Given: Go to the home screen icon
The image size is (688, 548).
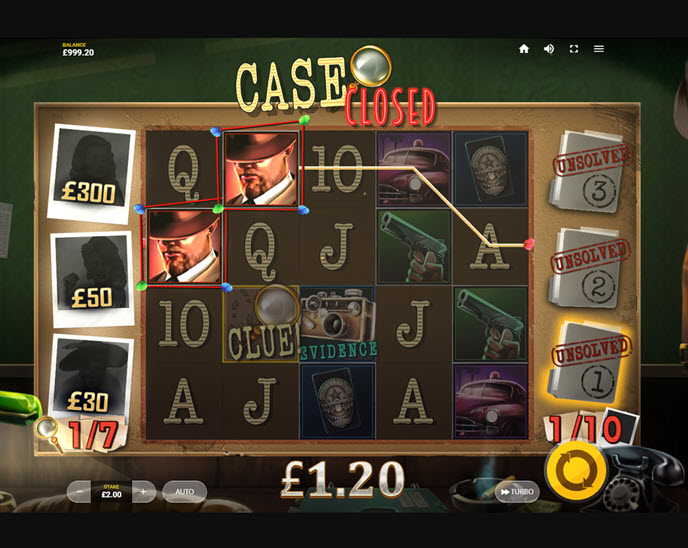Looking at the screenshot, I should tap(524, 49).
